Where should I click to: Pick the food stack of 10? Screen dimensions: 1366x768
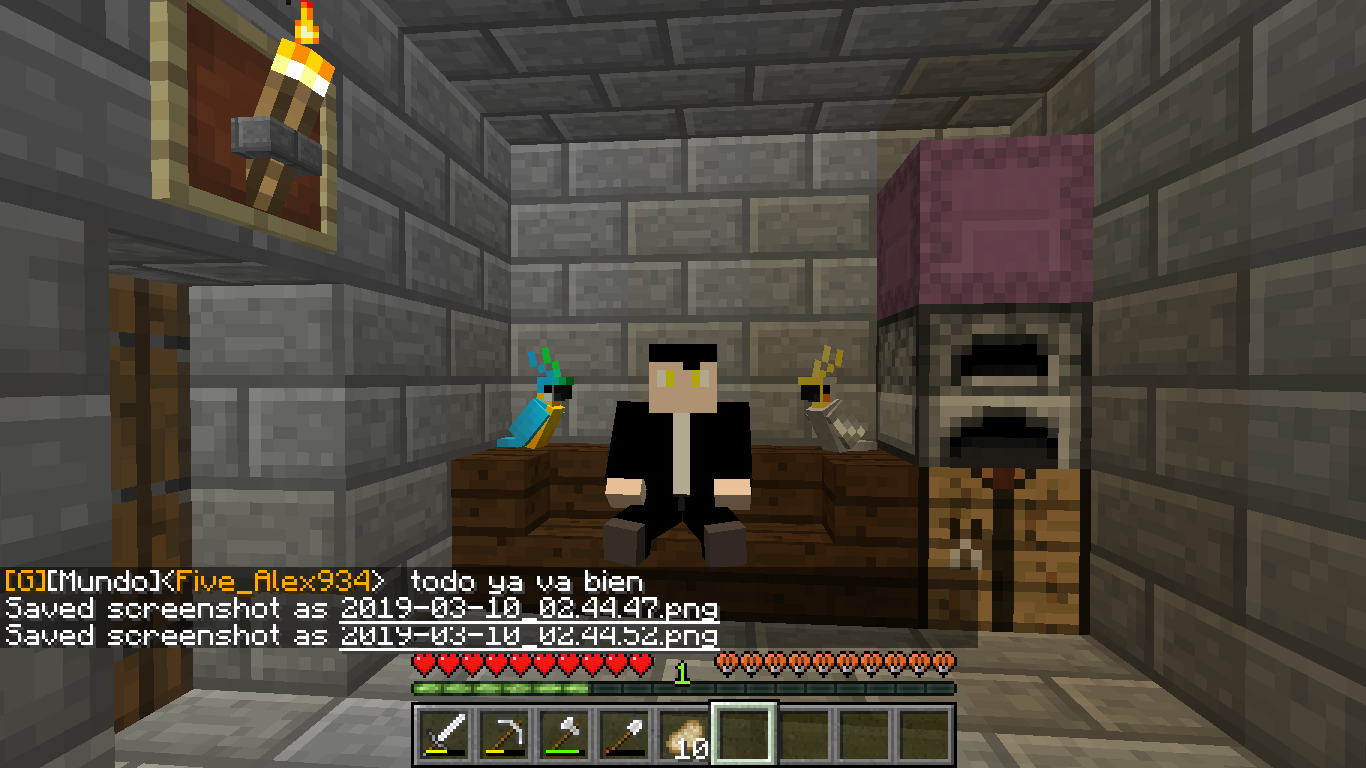pos(683,733)
